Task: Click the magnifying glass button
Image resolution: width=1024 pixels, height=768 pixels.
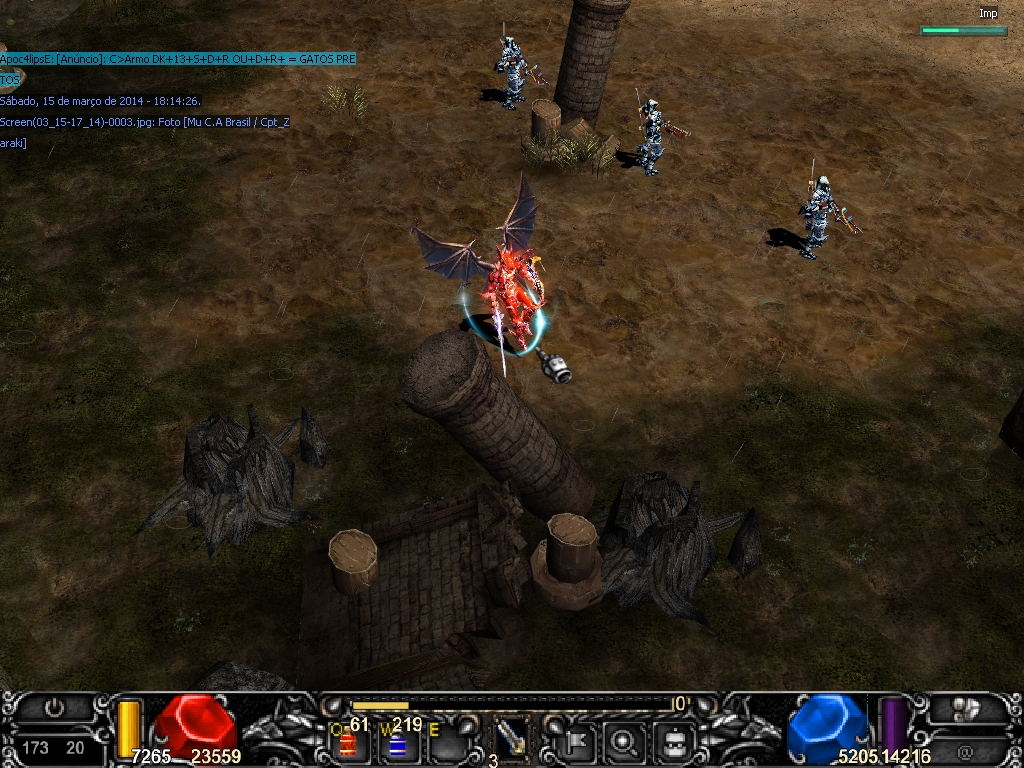Action: [625, 741]
